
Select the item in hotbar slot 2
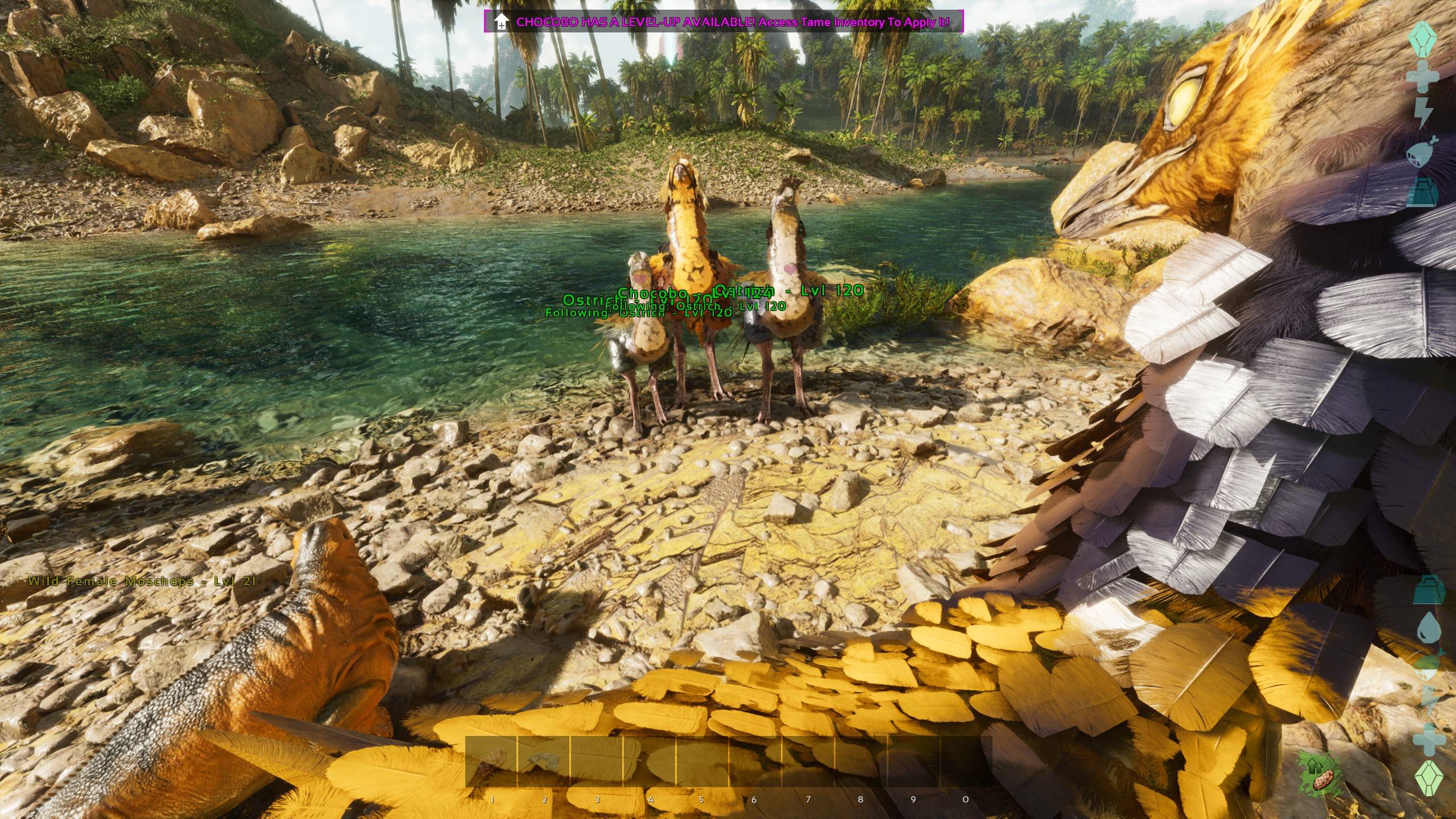[x=544, y=761]
